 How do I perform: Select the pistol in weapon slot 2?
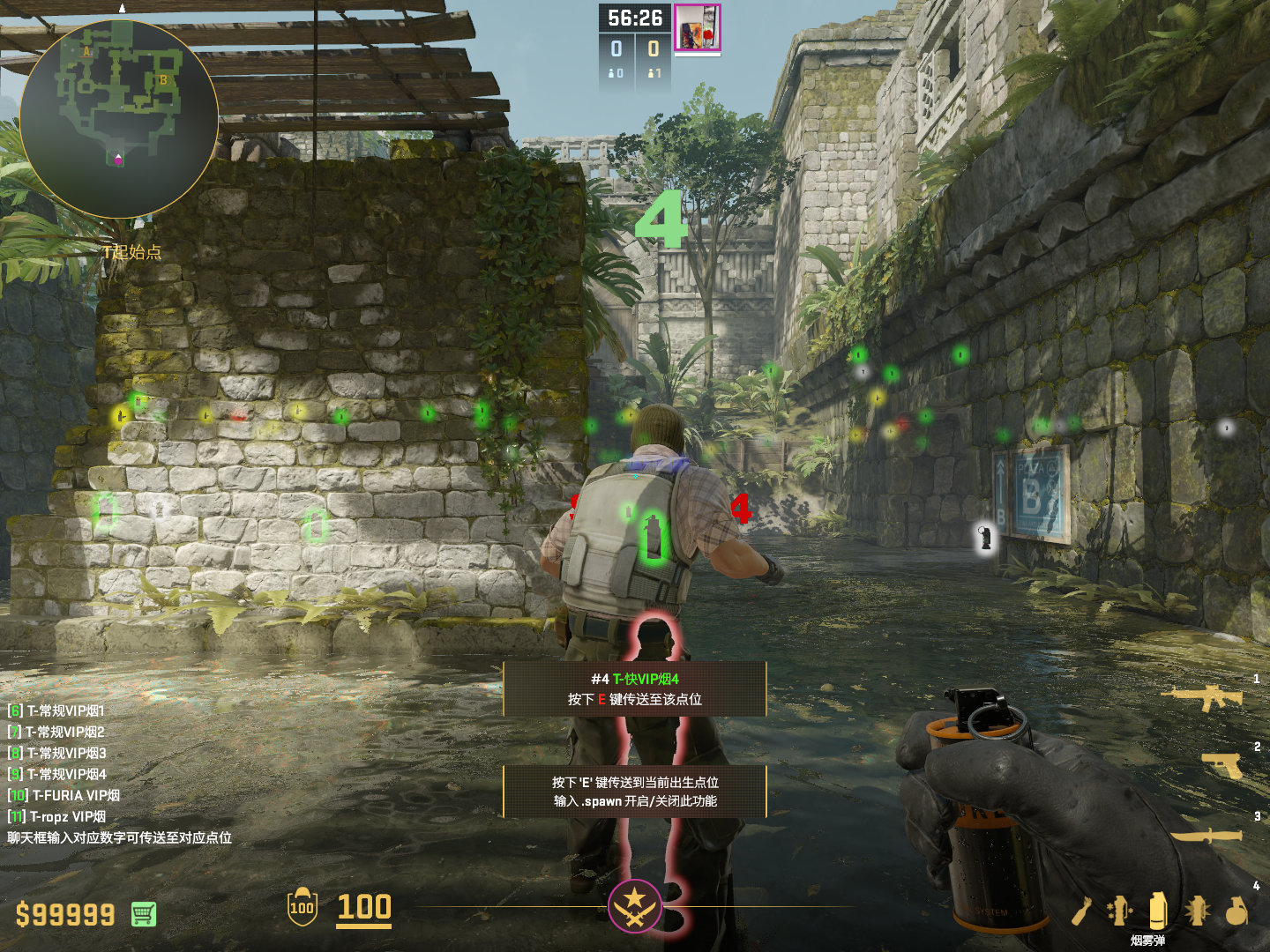tap(1222, 765)
